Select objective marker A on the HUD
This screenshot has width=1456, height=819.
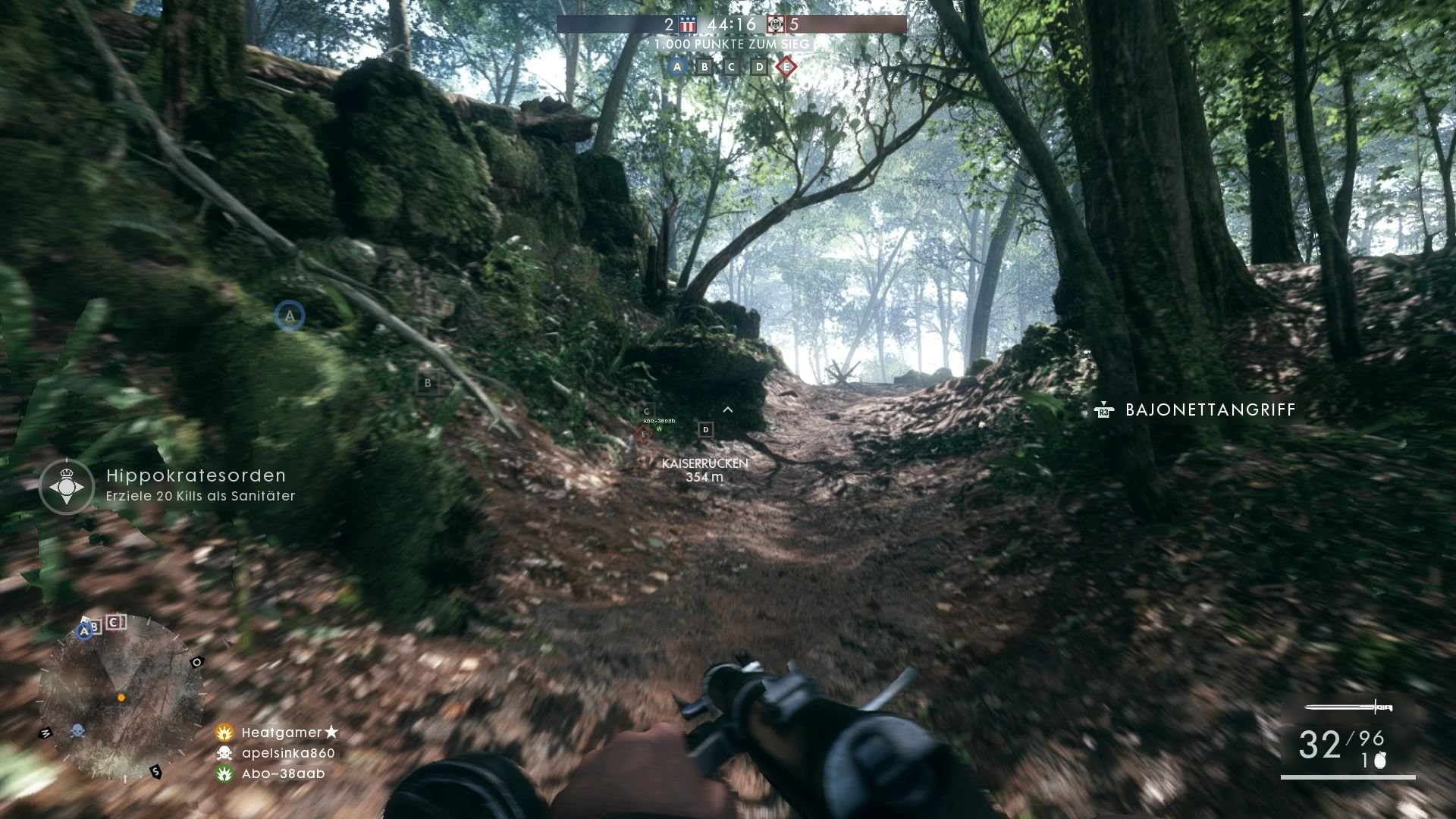tap(675, 67)
